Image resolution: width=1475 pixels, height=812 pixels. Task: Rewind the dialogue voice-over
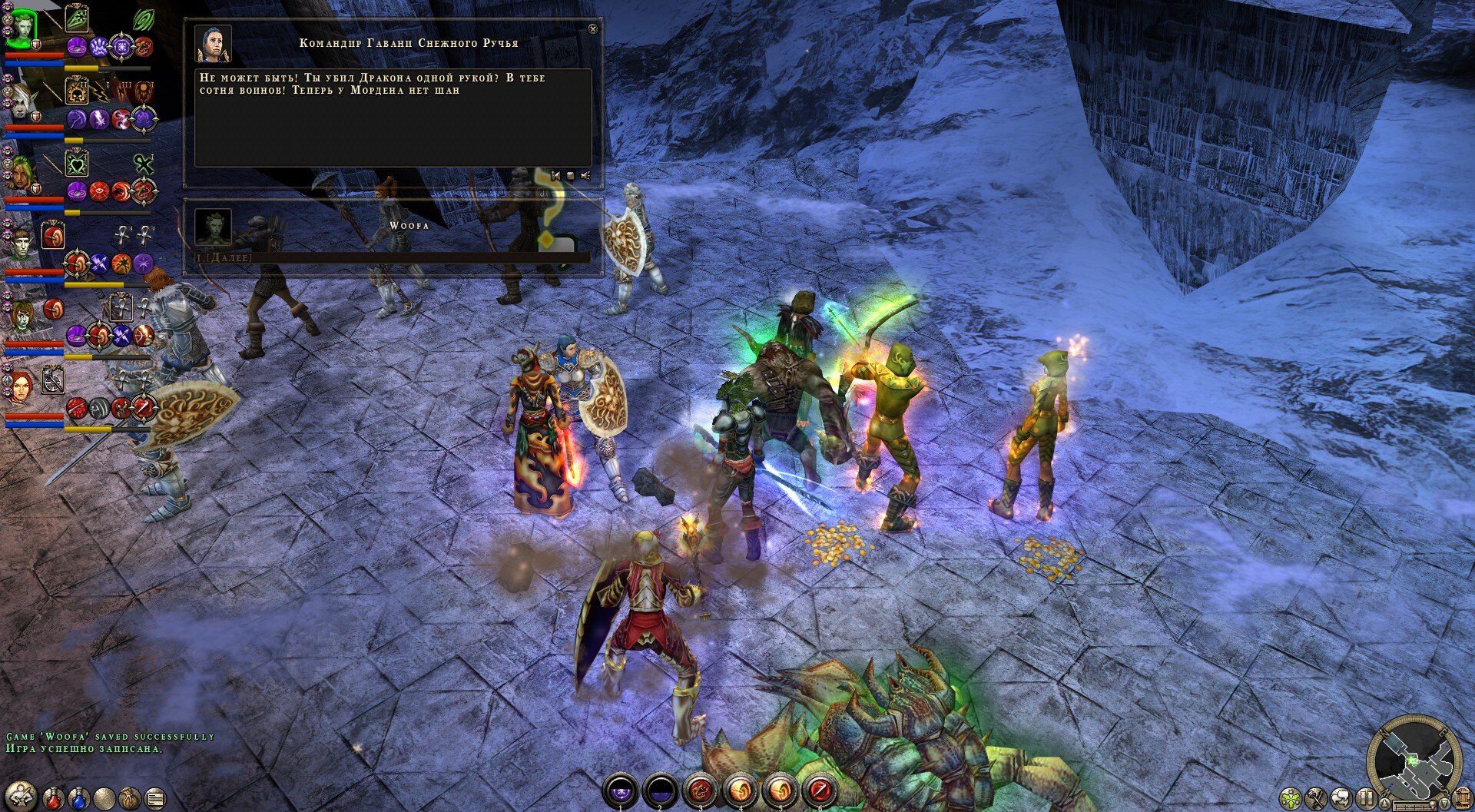point(555,176)
